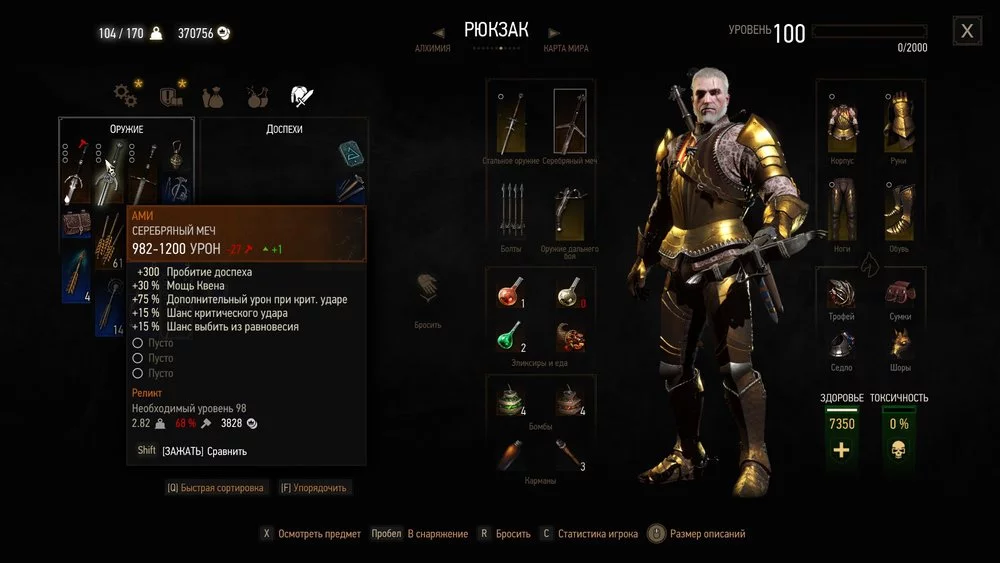Screen dimensions: 1000x563
Task: Select the chest armor slot Корпус
Action: [x=842, y=120]
